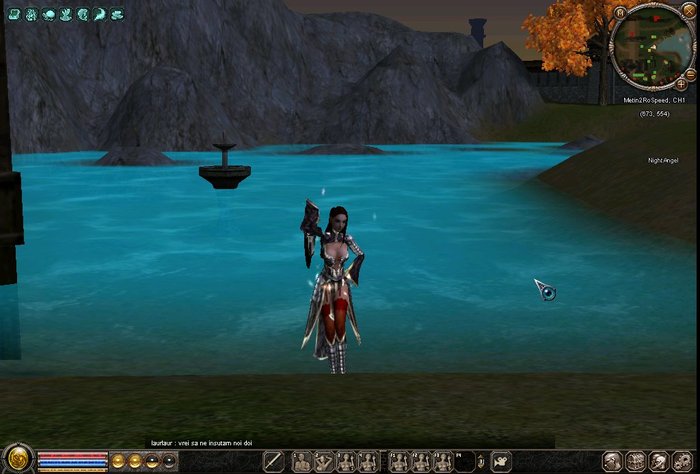Open the messenger friends list button
This screenshot has width=700, height=474.
click(659, 462)
